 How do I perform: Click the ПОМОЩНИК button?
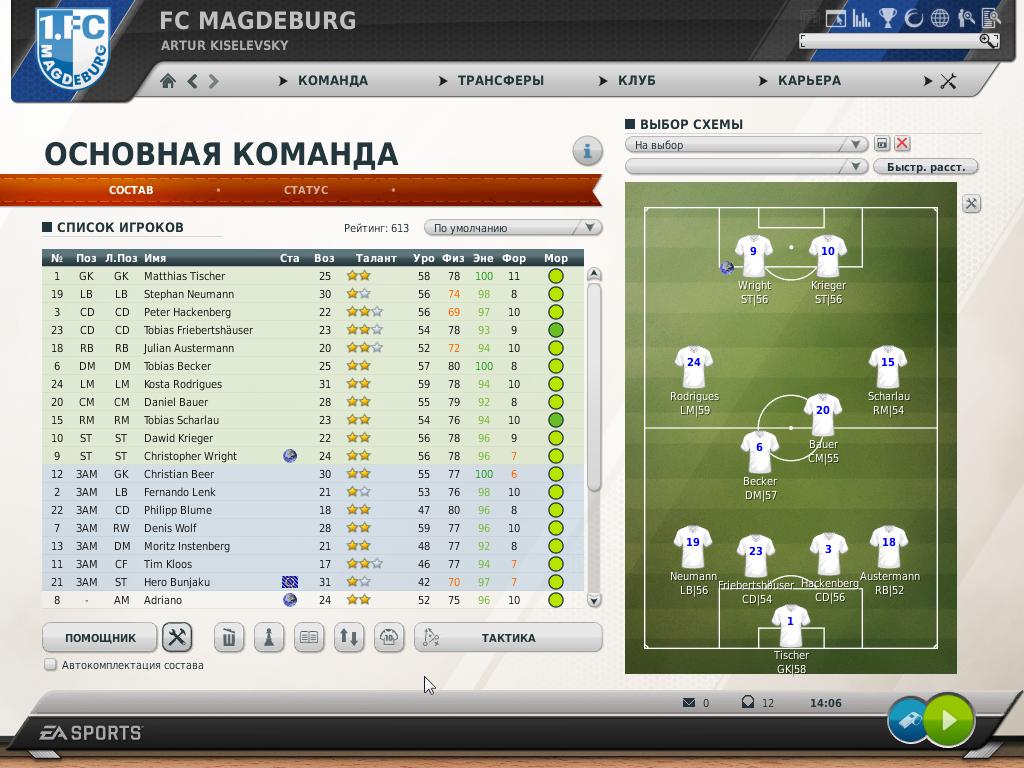(100, 638)
